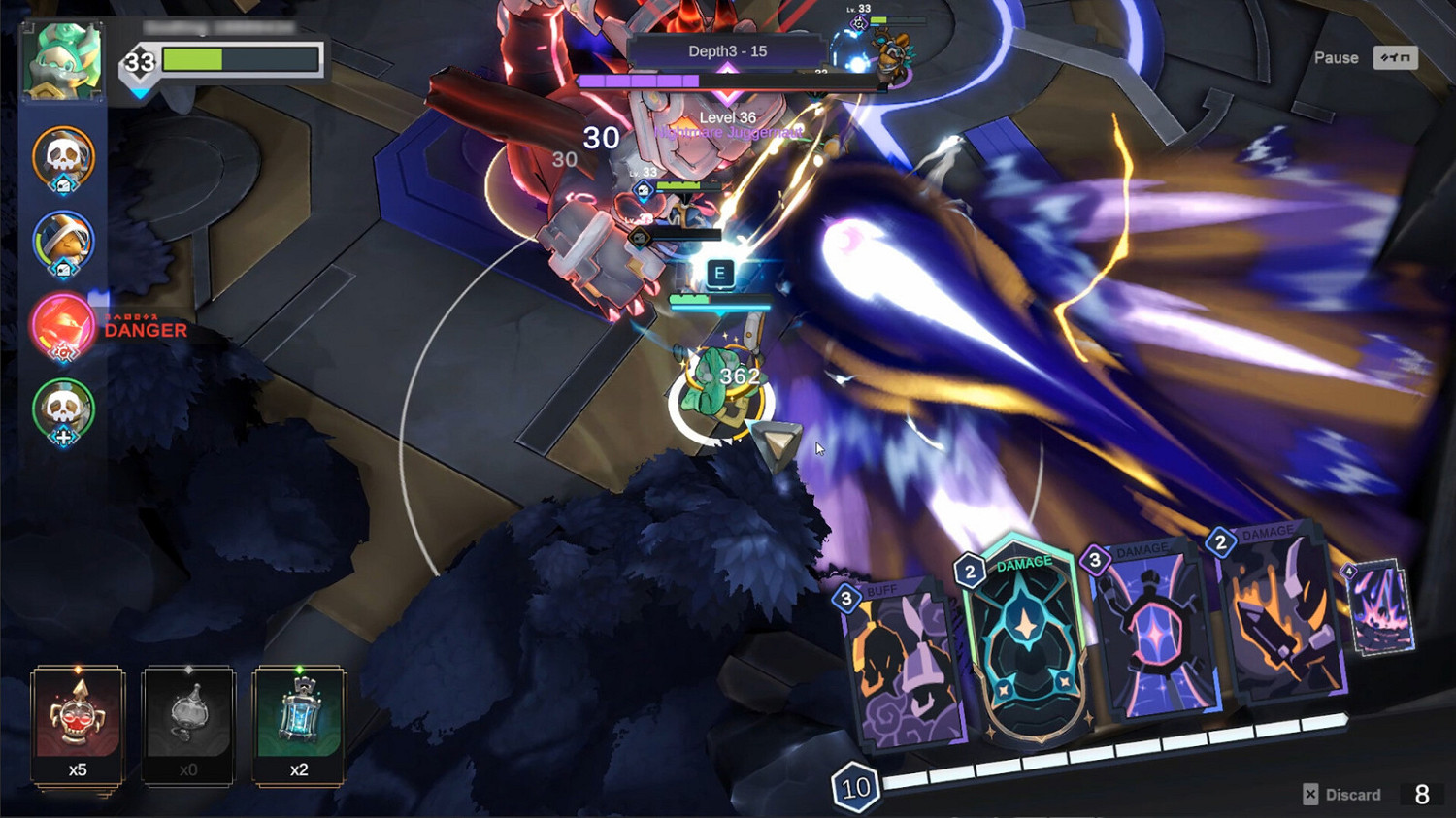Viewport: 1456px width, 818px height.
Task: Click the hexagonal 10 mana counter
Action: point(854,788)
